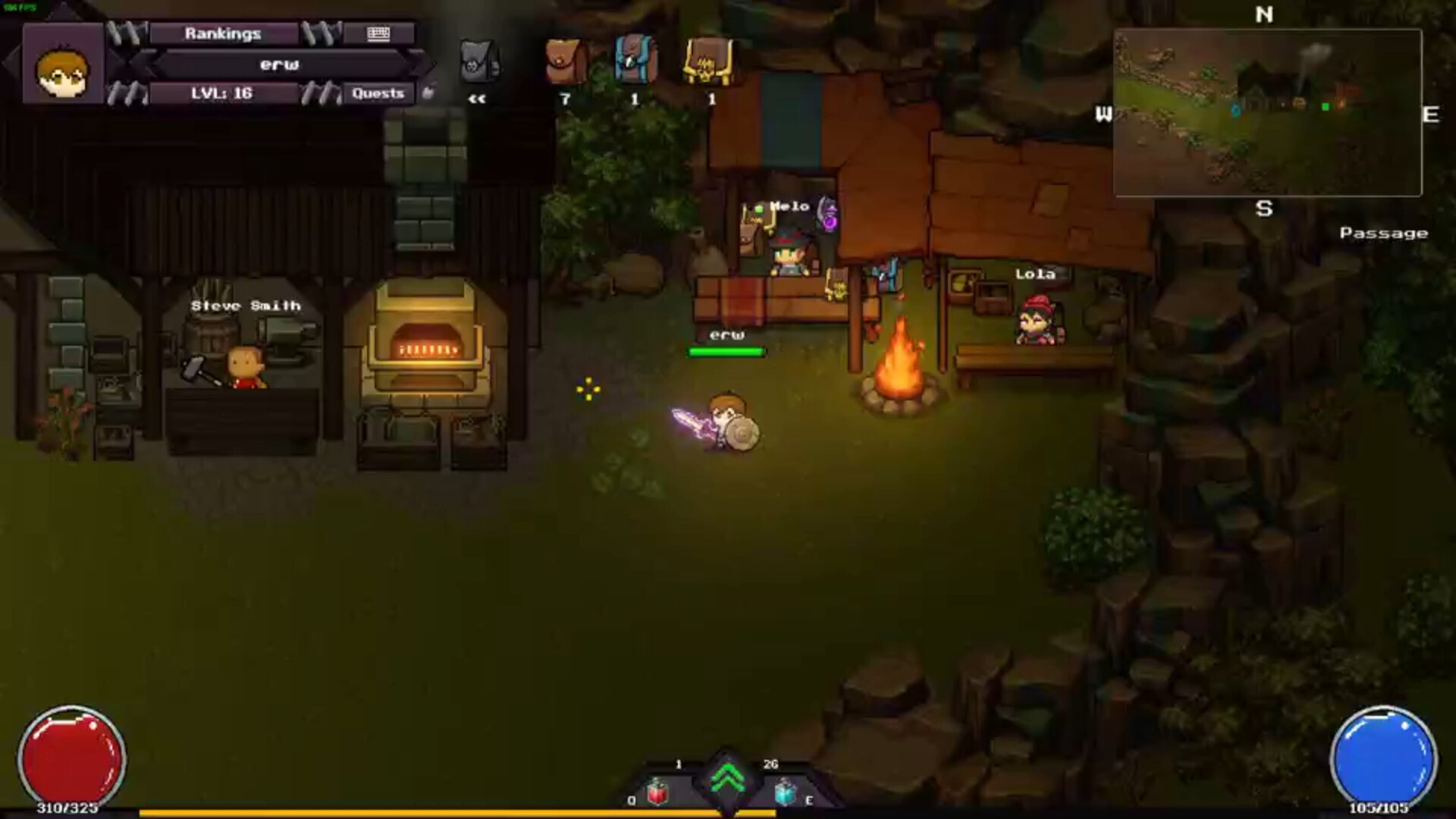1456x819 pixels.
Task: Select the brown bag holding 7 items
Action: coord(563,62)
